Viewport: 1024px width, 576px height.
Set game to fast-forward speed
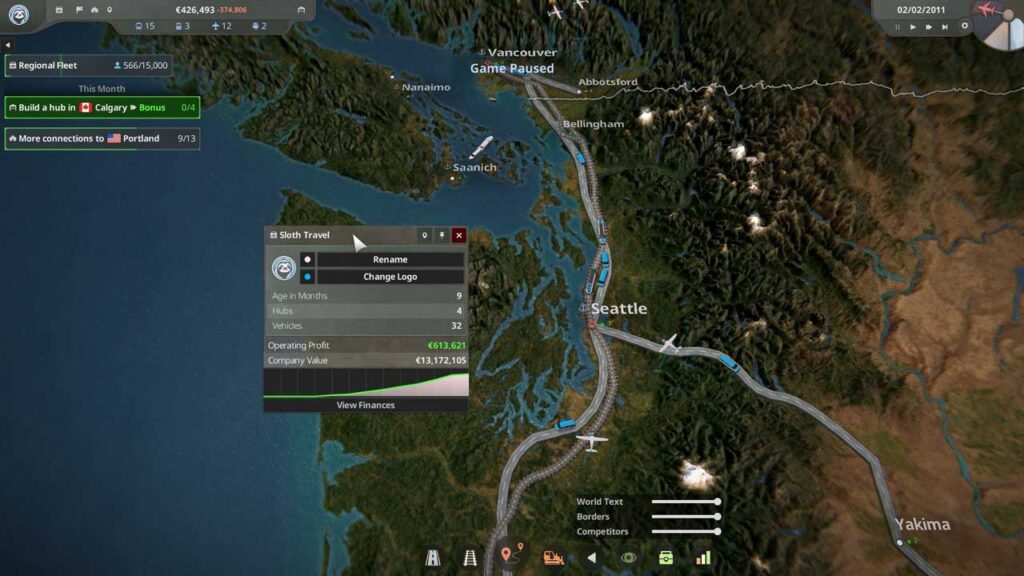(x=929, y=27)
